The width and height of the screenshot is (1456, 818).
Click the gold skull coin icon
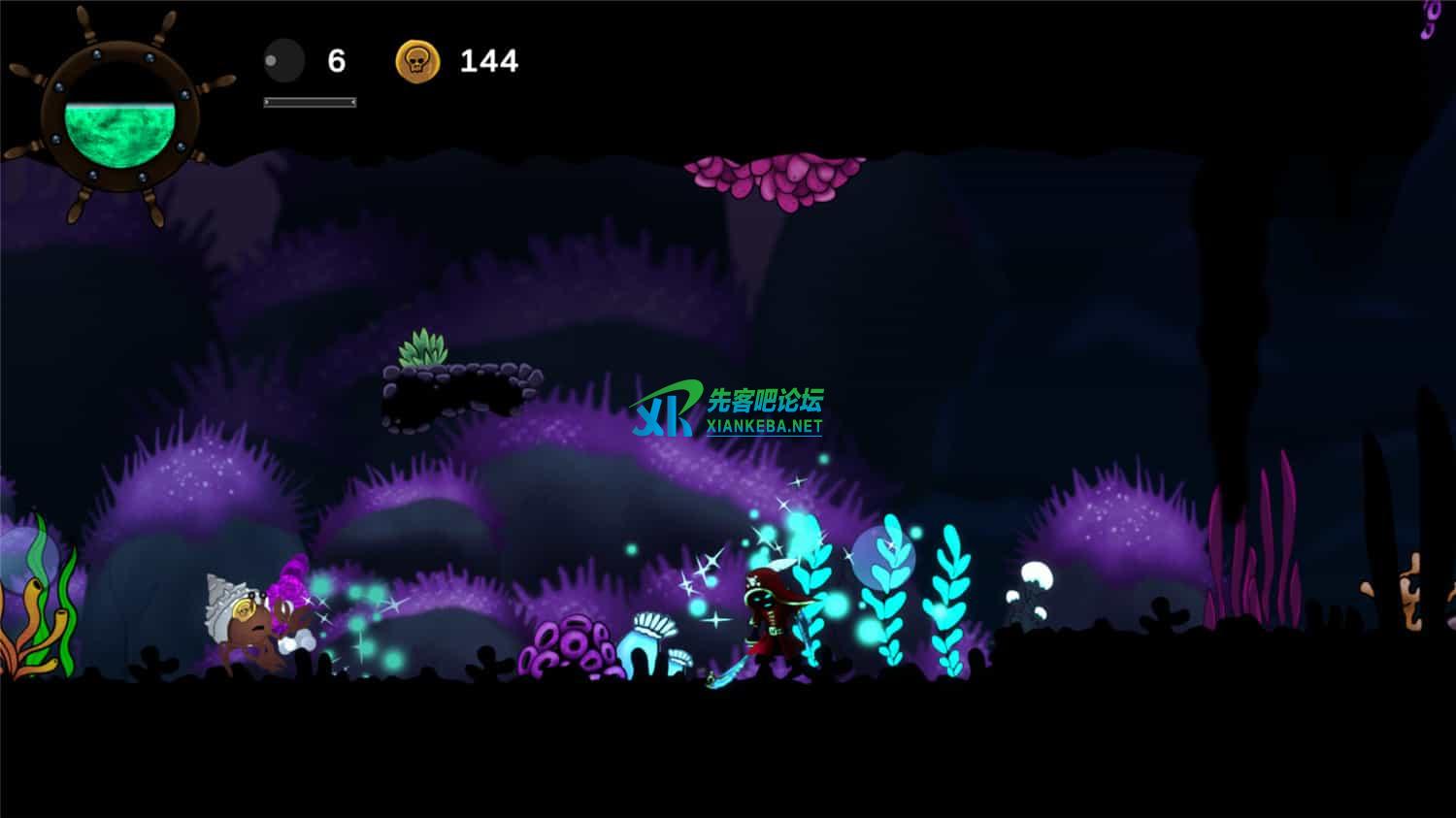(417, 61)
